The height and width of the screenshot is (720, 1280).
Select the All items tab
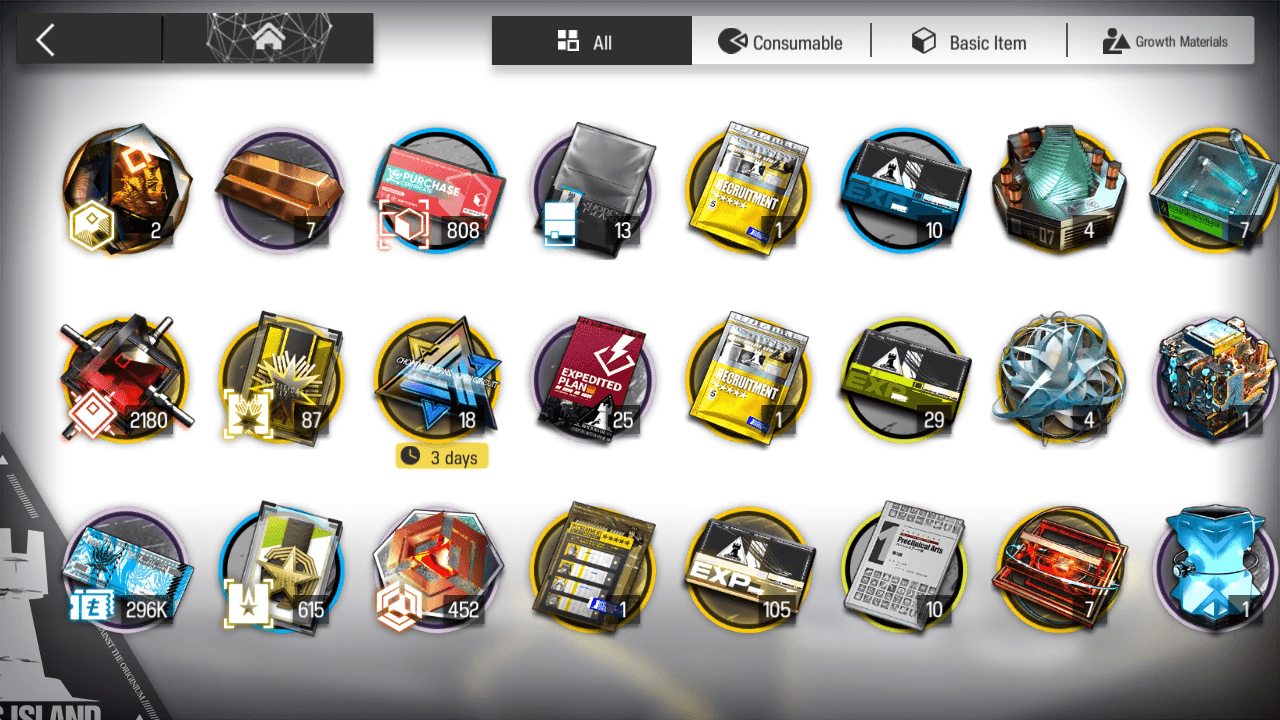pos(586,42)
